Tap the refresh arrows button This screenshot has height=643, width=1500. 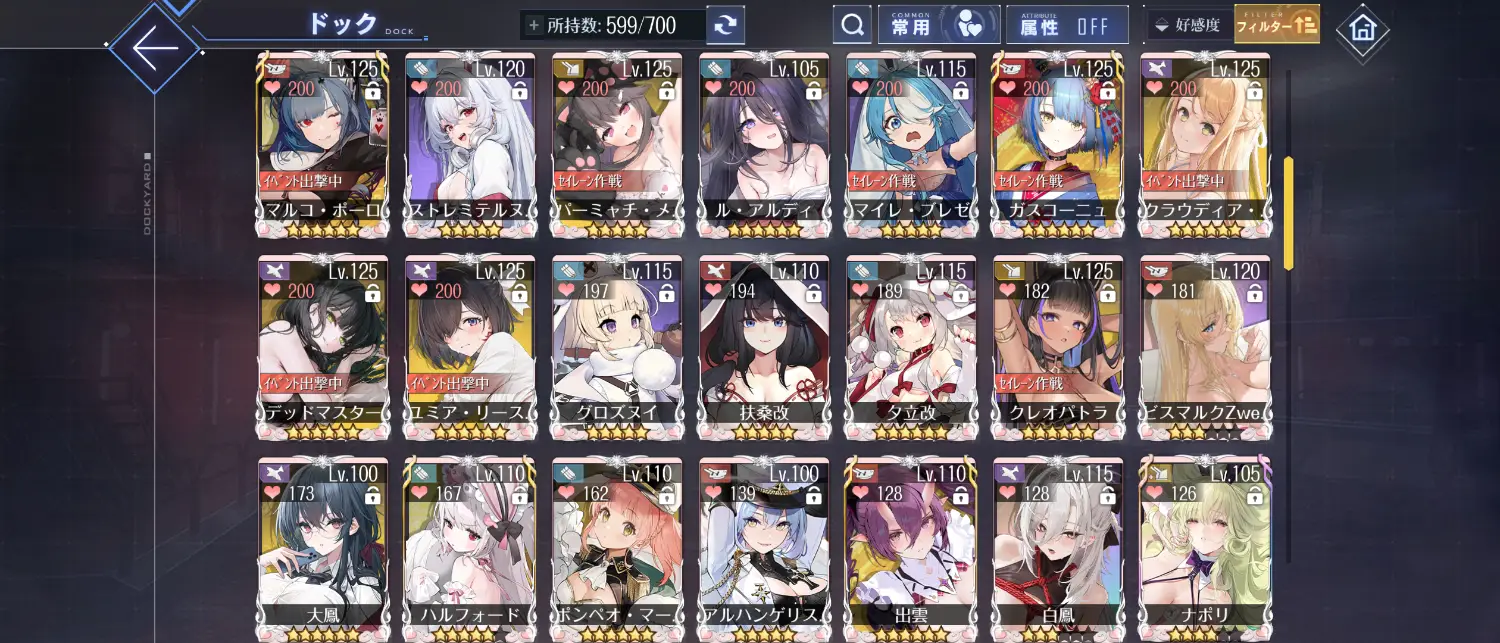(725, 25)
